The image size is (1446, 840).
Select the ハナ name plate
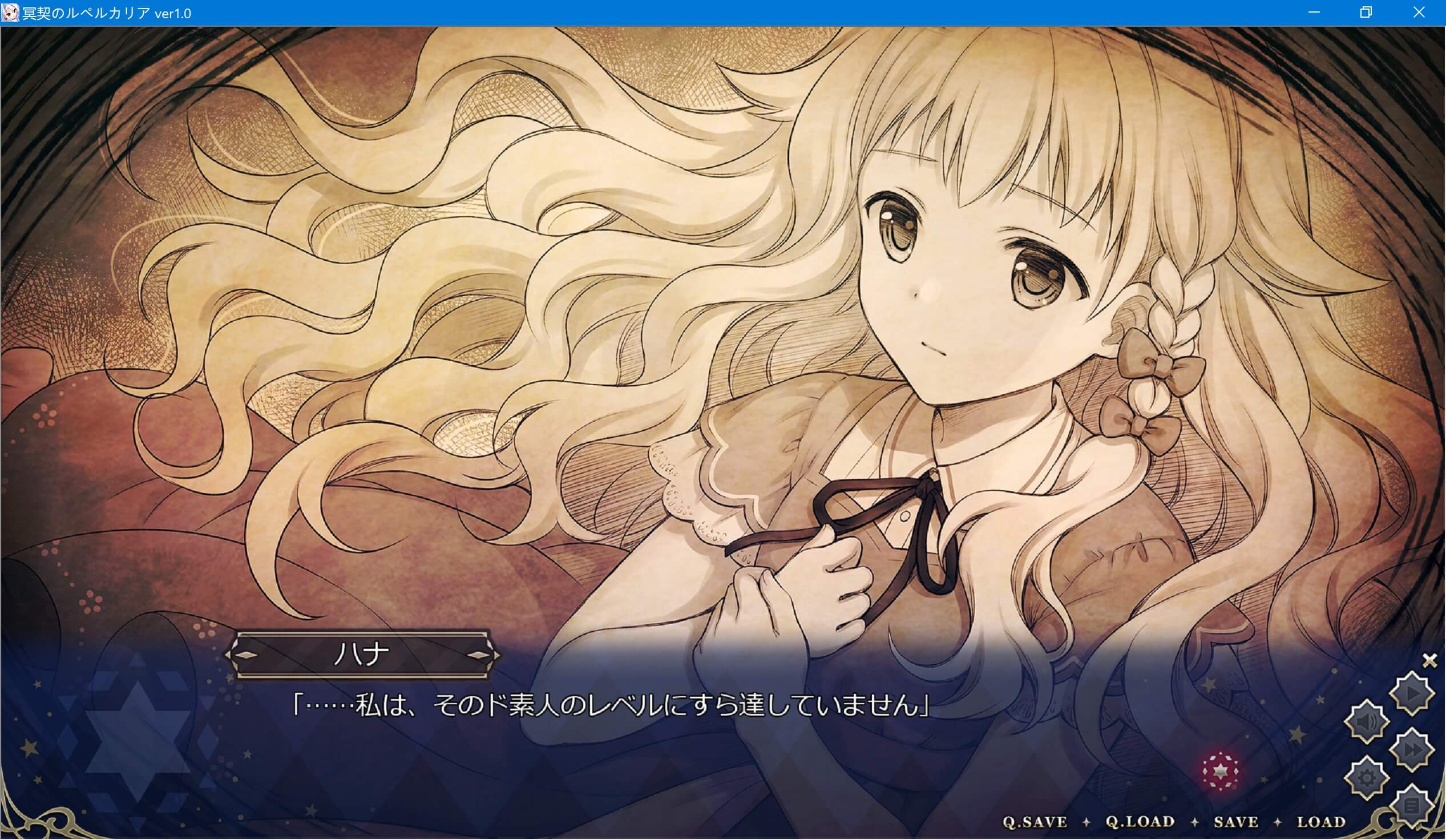(x=362, y=656)
